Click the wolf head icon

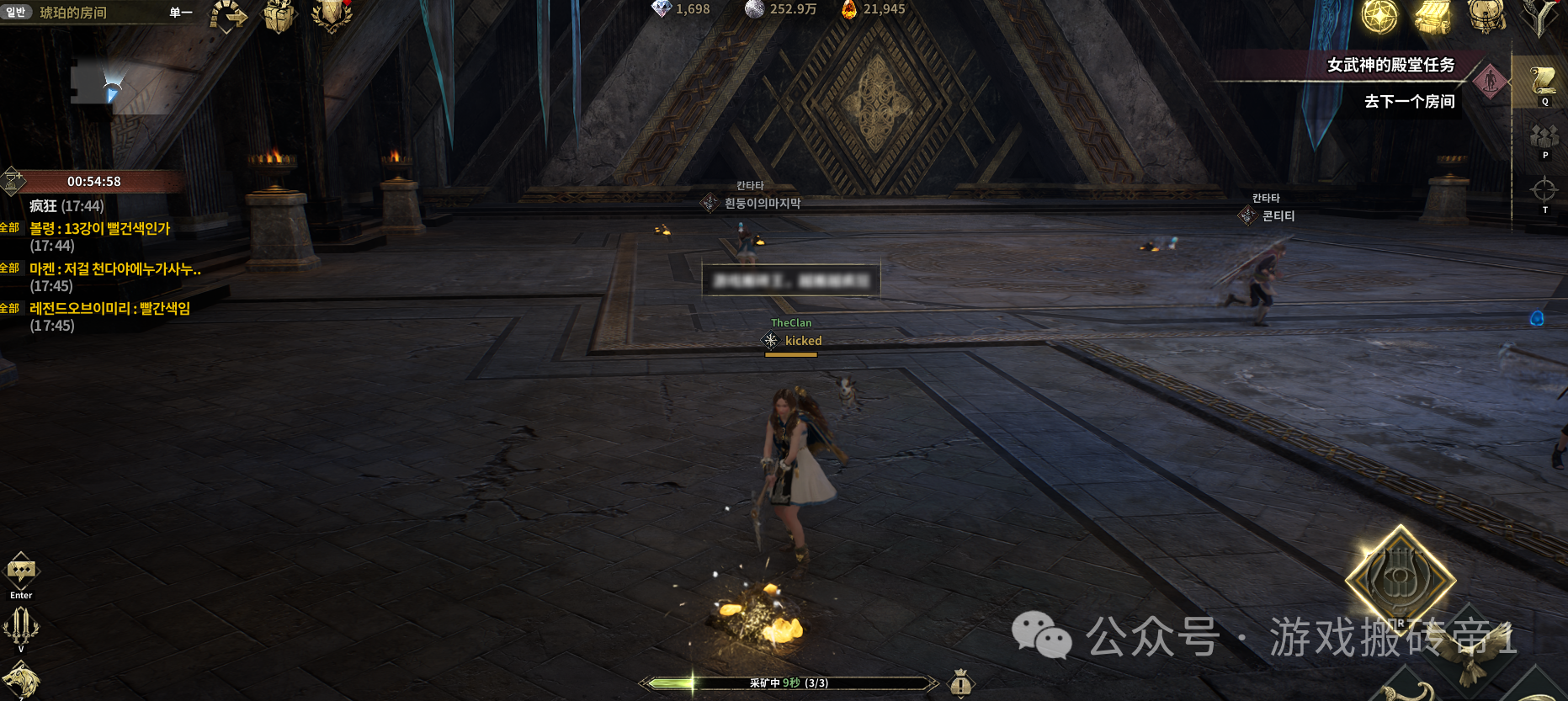(x=20, y=680)
